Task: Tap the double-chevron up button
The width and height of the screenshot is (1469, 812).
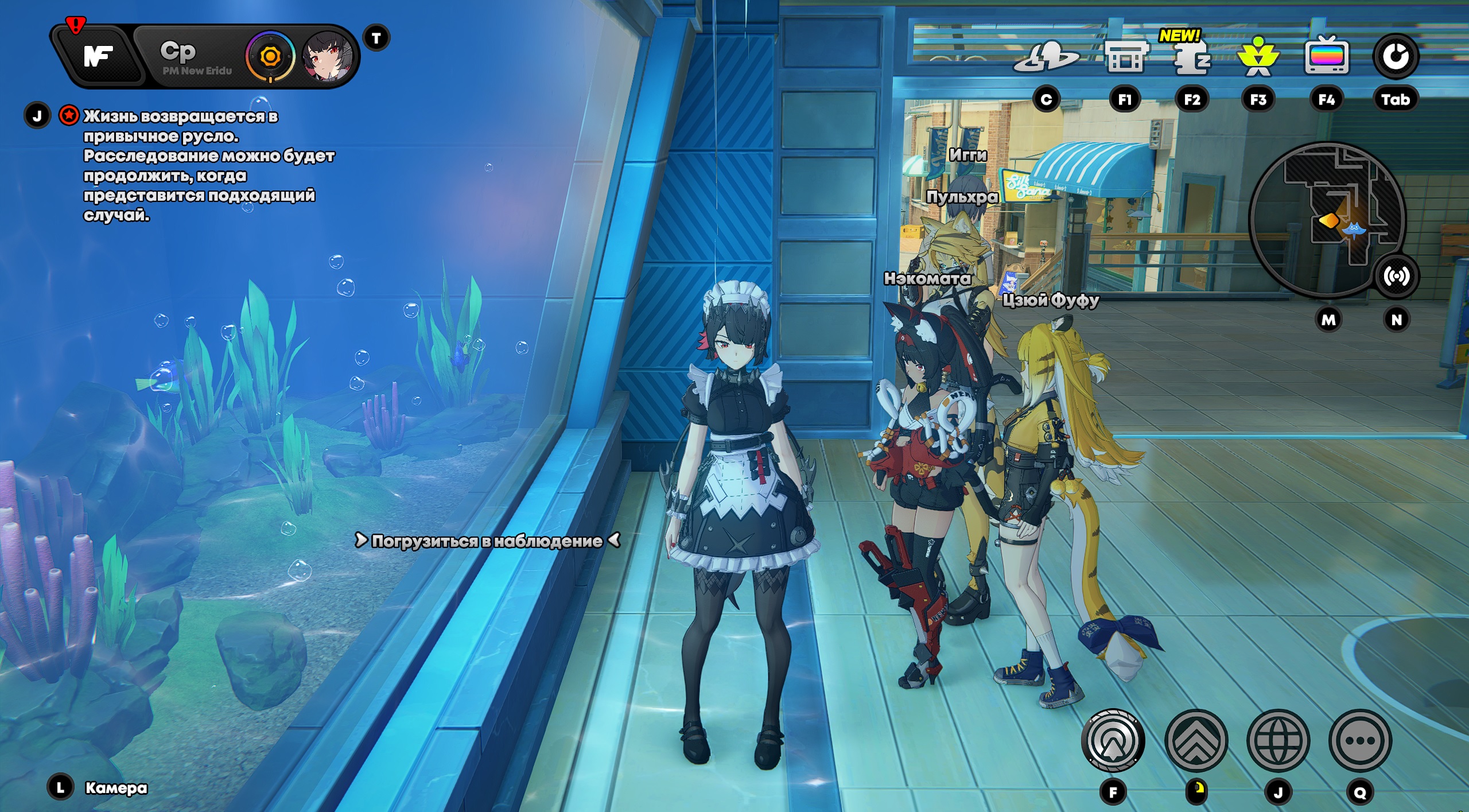Action: (1196, 740)
